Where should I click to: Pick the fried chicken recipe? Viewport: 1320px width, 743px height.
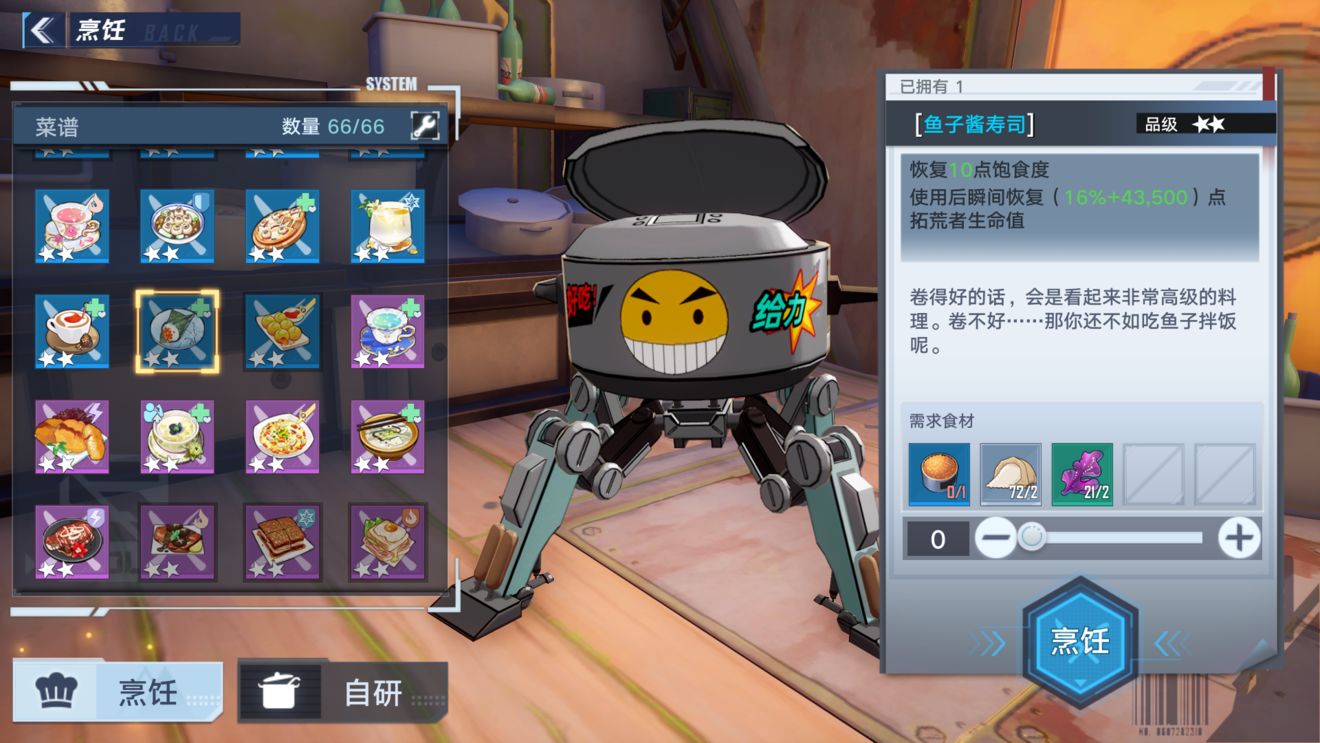[72, 436]
